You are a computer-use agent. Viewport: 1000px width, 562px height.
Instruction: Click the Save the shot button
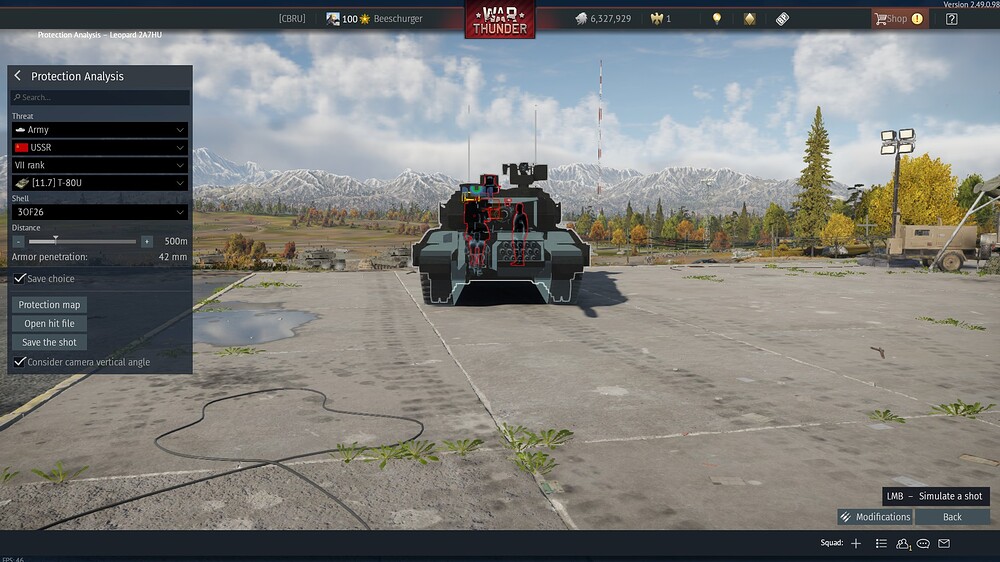point(49,342)
